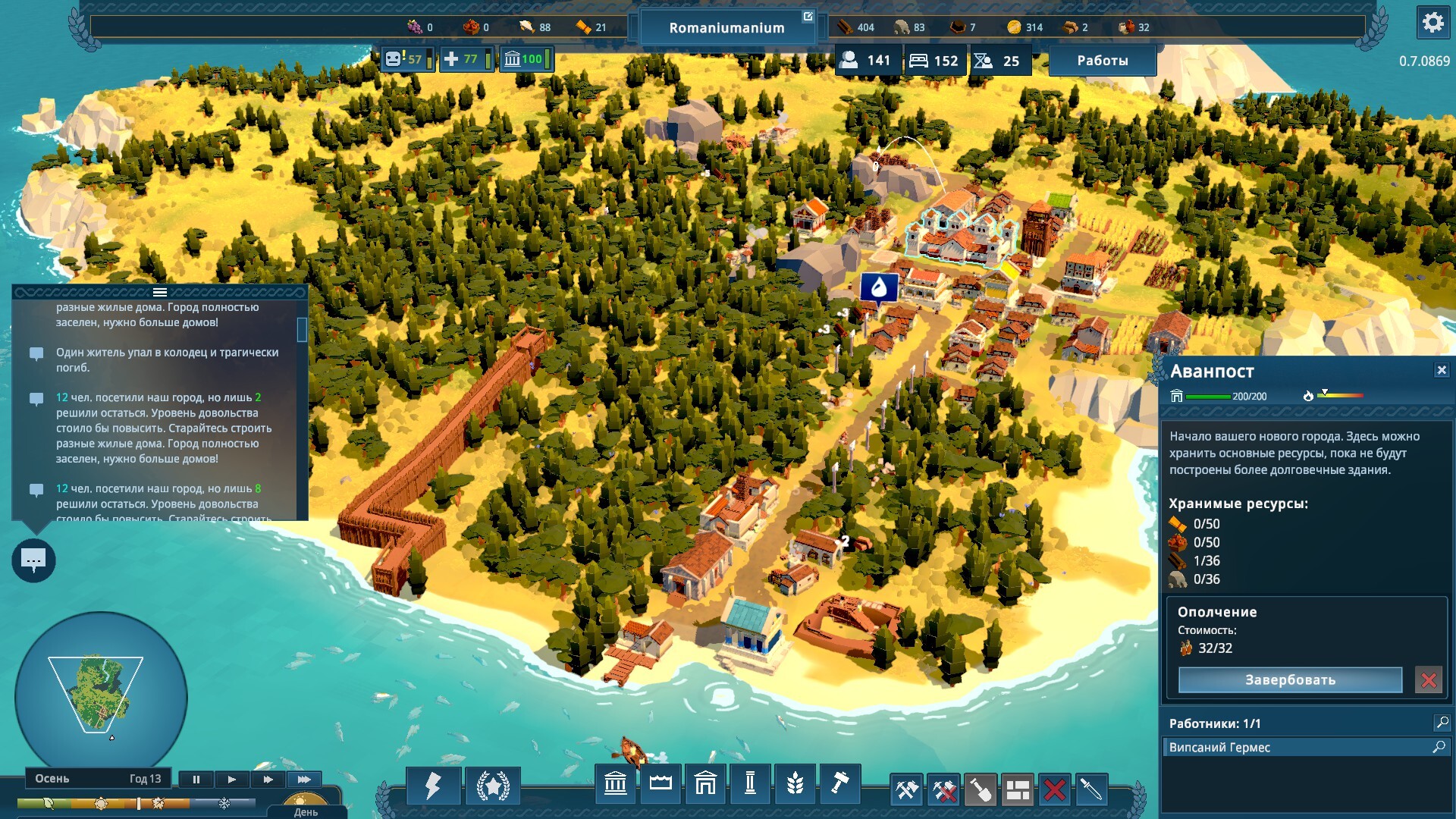Click the circular island minimap
The image size is (1456, 819).
pyautogui.click(x=101, y=694)
